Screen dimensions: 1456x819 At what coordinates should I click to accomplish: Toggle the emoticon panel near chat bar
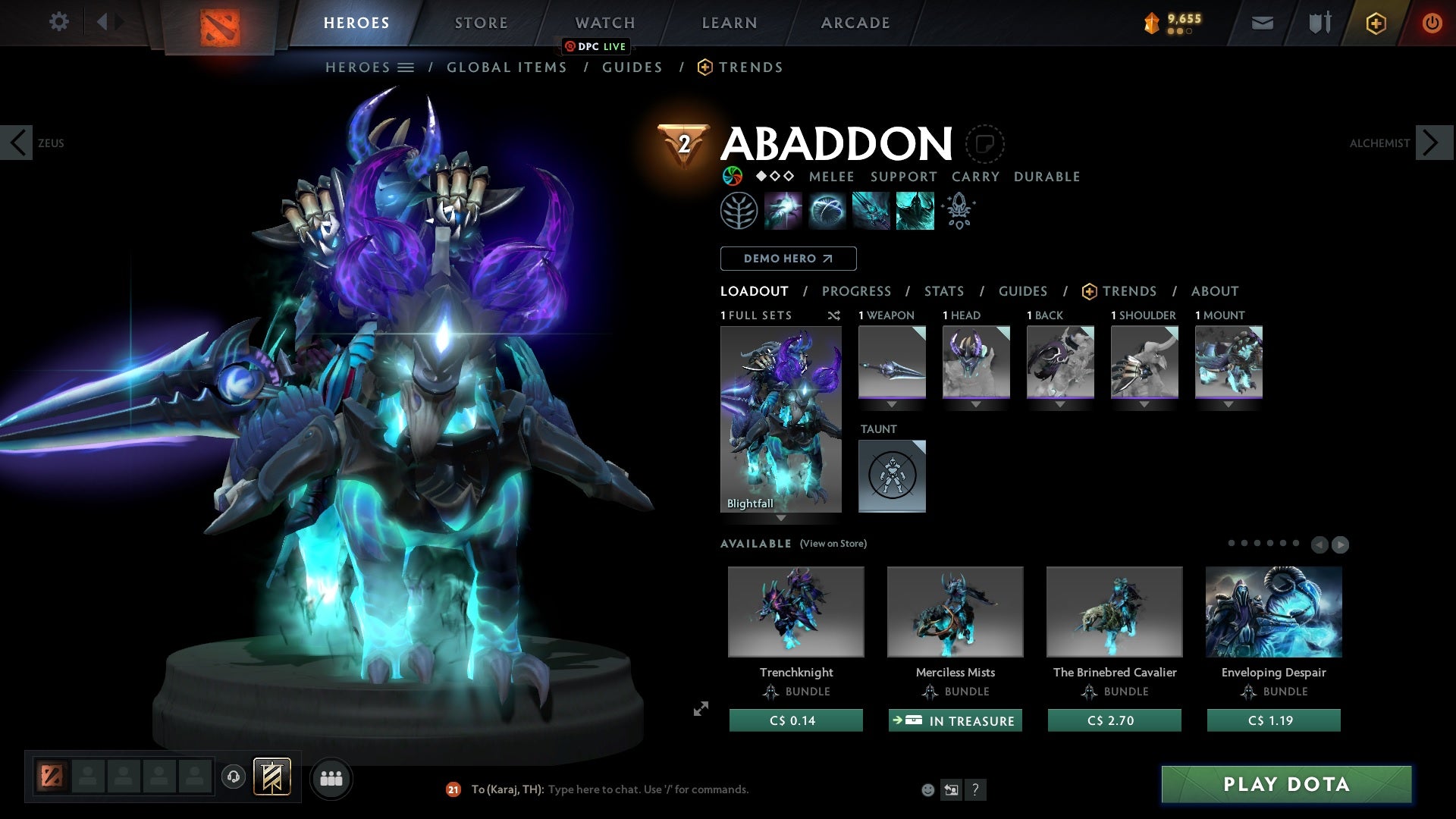pos(927,789)
